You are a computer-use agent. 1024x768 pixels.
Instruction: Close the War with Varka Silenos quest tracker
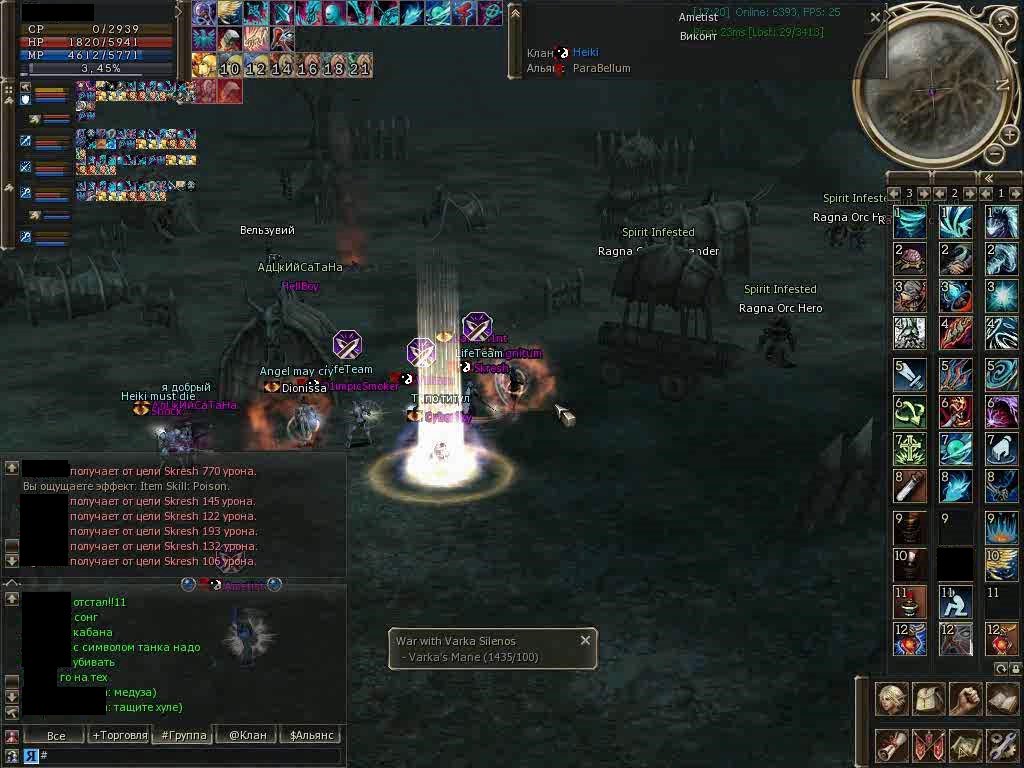click(586, 640)
